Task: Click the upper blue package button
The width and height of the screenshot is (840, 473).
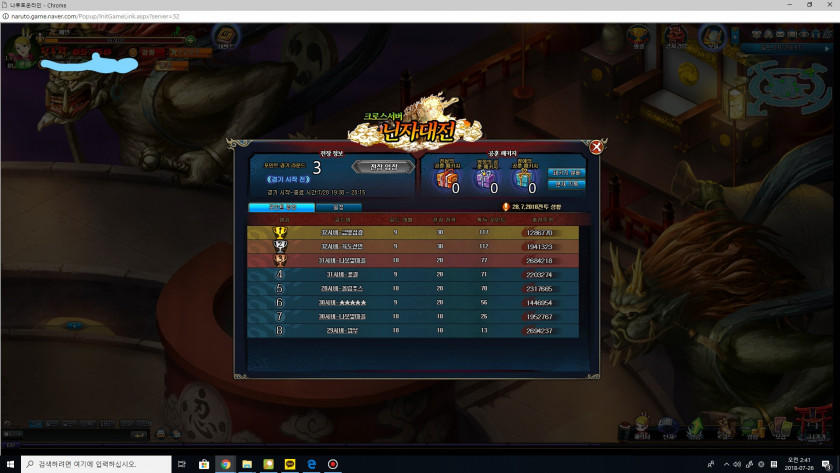Action: 566,172
